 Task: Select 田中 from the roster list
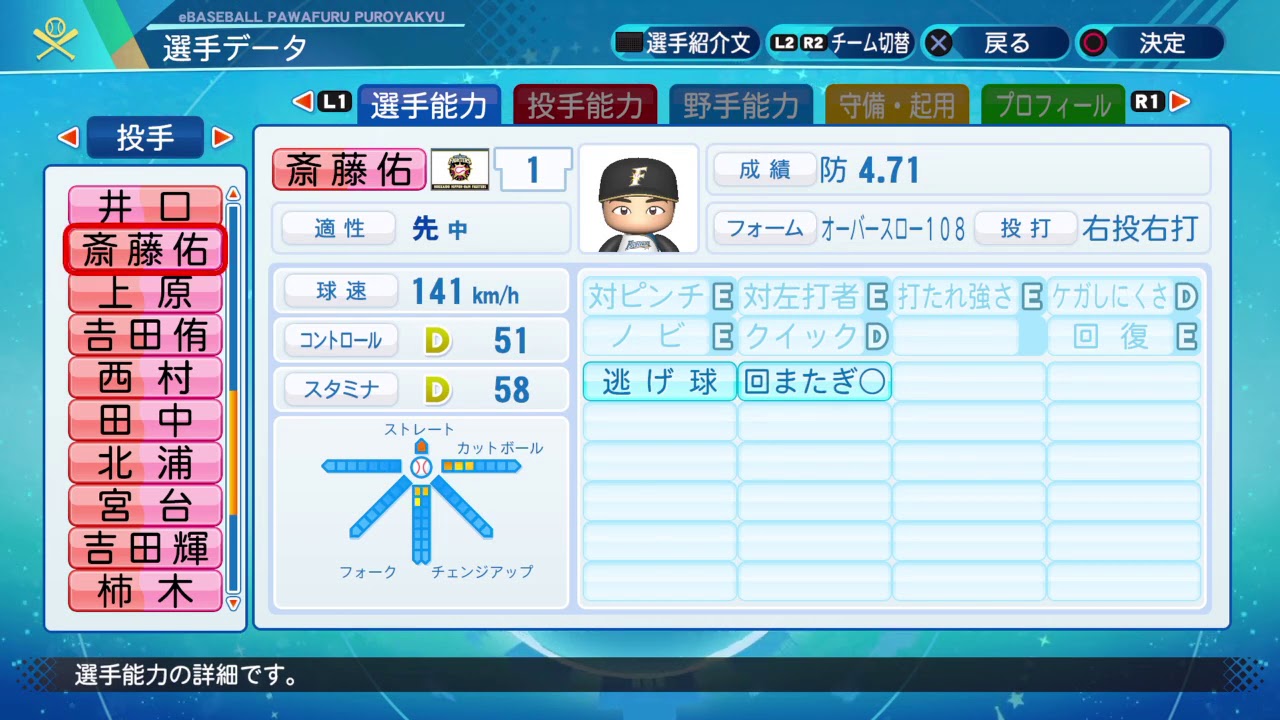click(x=145, y=420)
